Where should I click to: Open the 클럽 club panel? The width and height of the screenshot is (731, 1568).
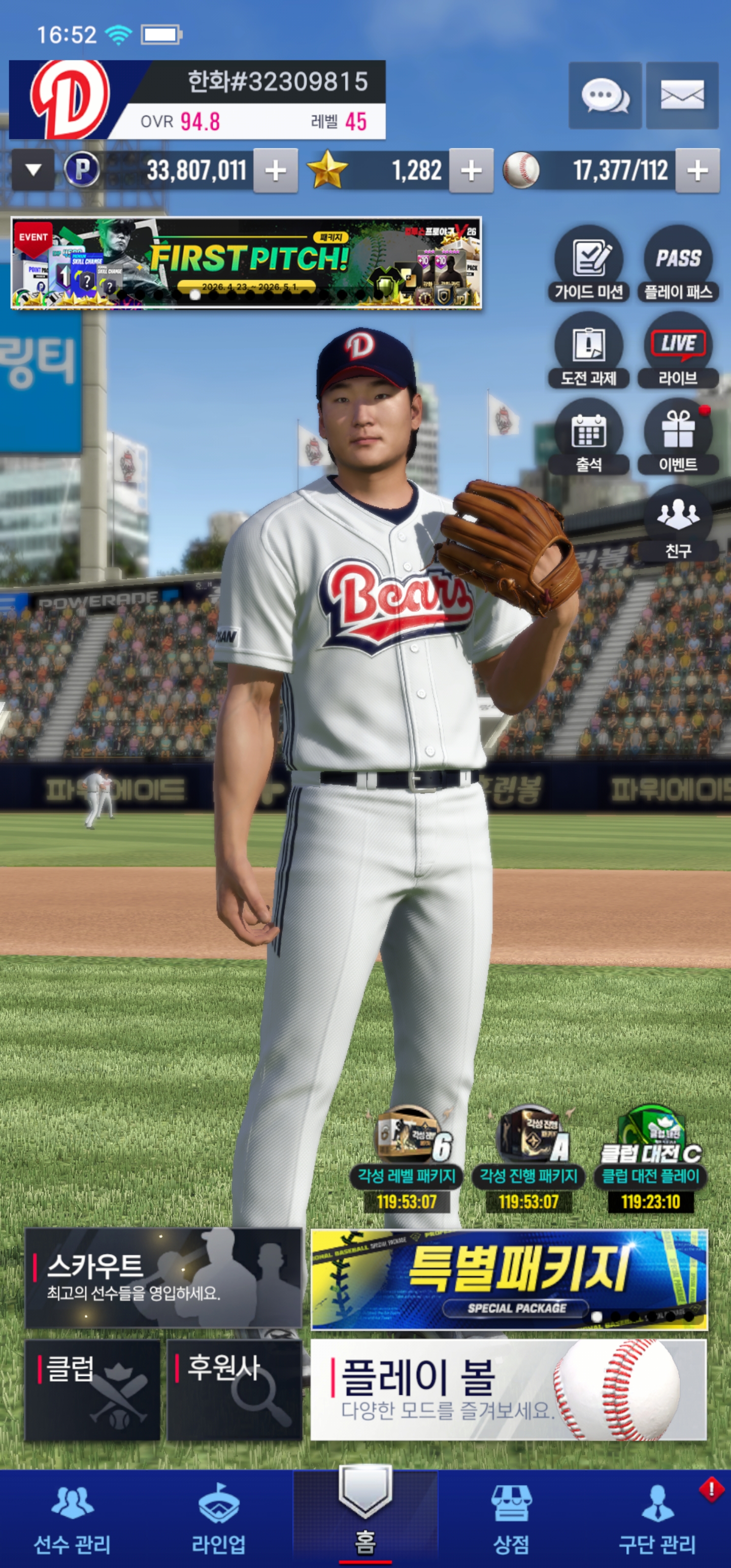pyautogui.click(x=92, y=1389)
